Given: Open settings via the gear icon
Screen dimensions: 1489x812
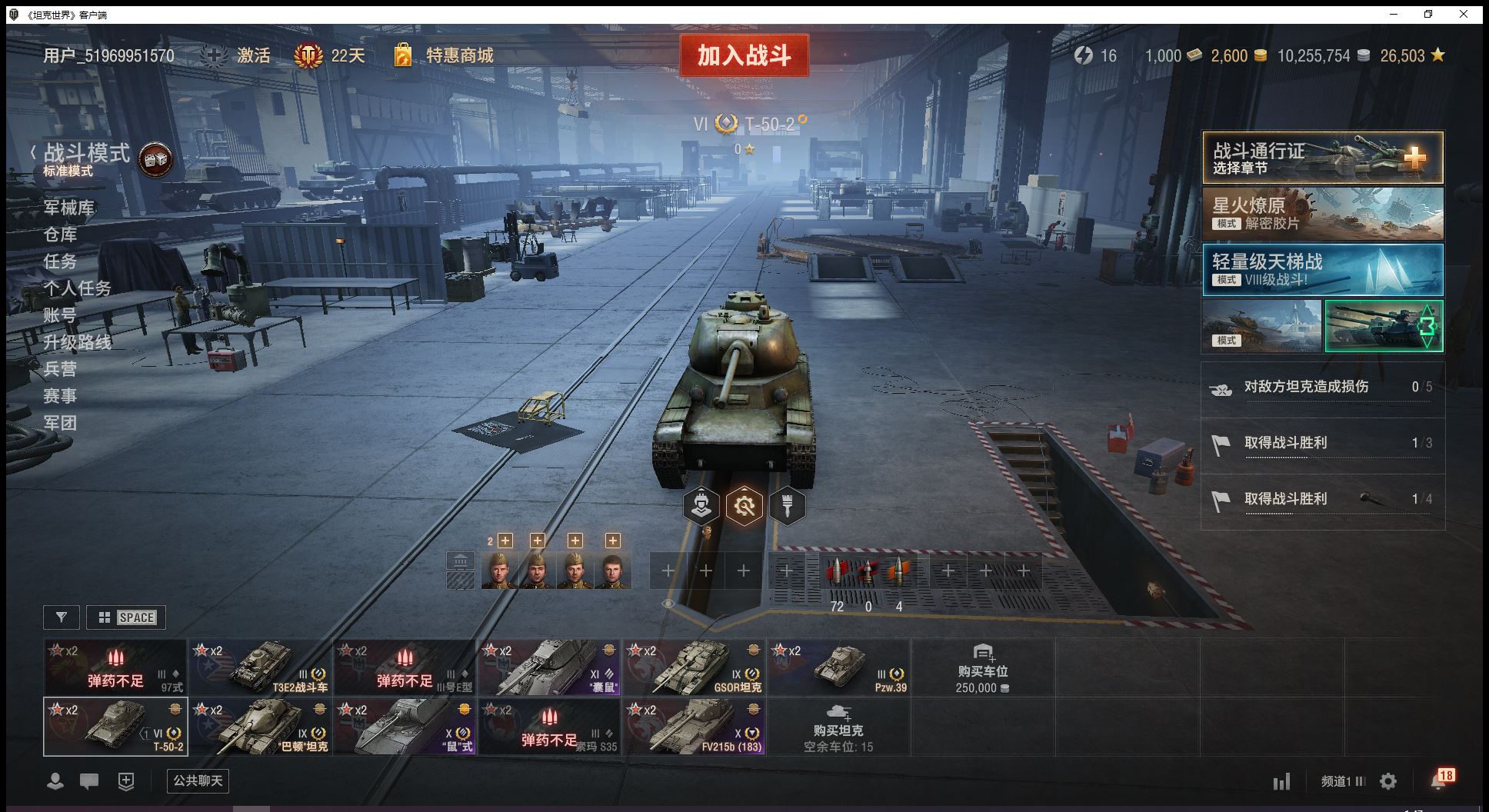Looking at the screenshot, I should pyautogui.click(x=1388, y=782).
